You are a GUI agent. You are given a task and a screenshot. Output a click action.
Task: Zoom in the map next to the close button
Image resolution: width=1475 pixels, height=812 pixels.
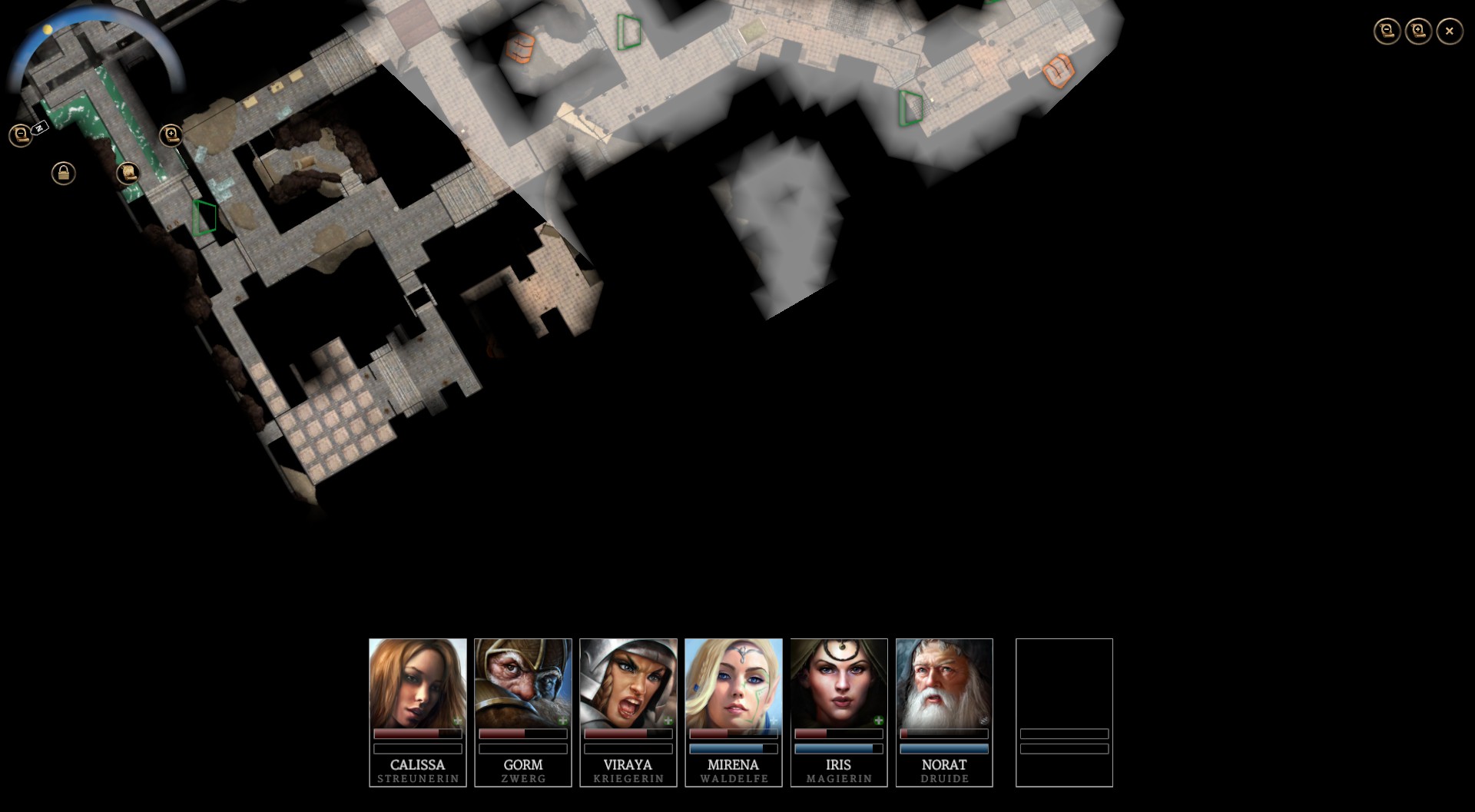1418,31
